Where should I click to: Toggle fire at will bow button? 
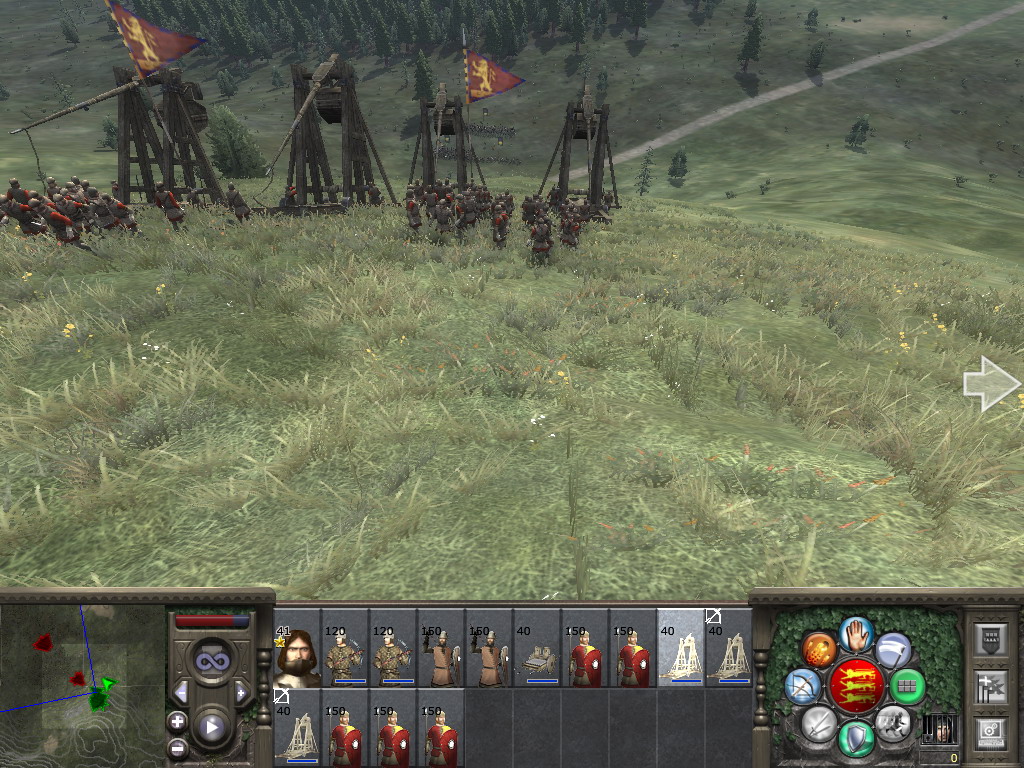point(803,686)
